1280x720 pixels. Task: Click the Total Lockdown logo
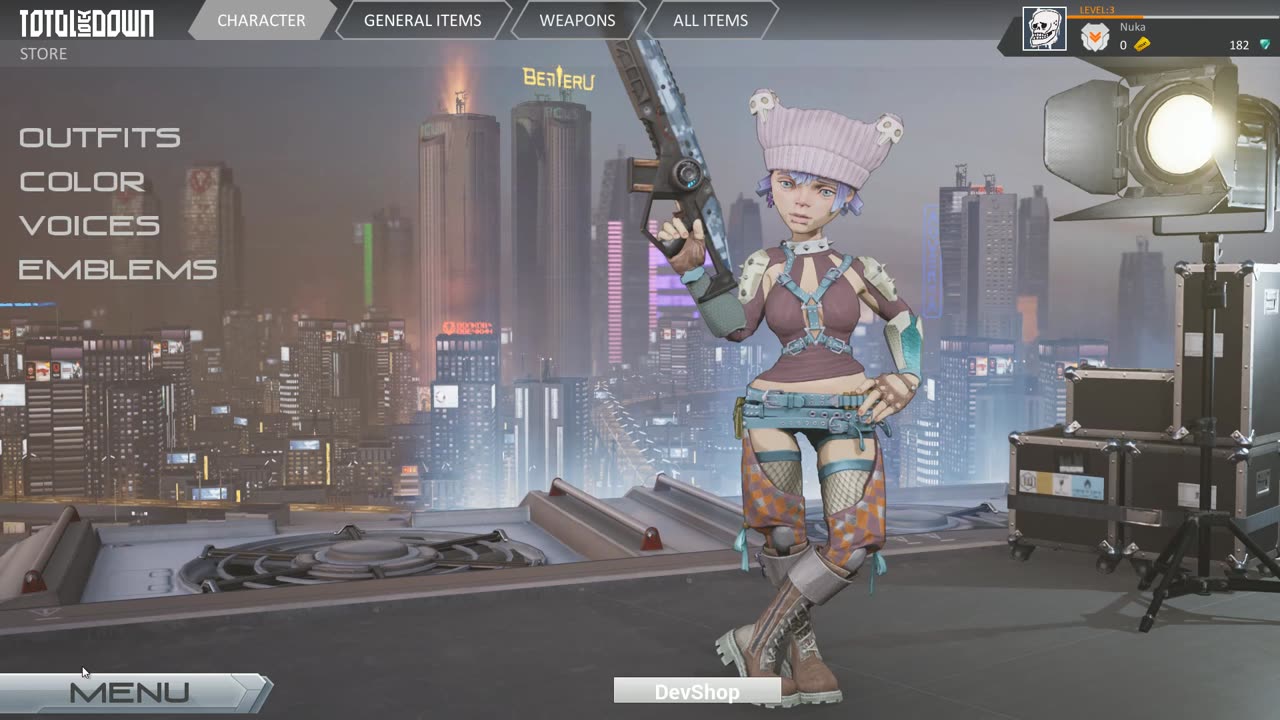pyautogui.click(x=87, y=23)
